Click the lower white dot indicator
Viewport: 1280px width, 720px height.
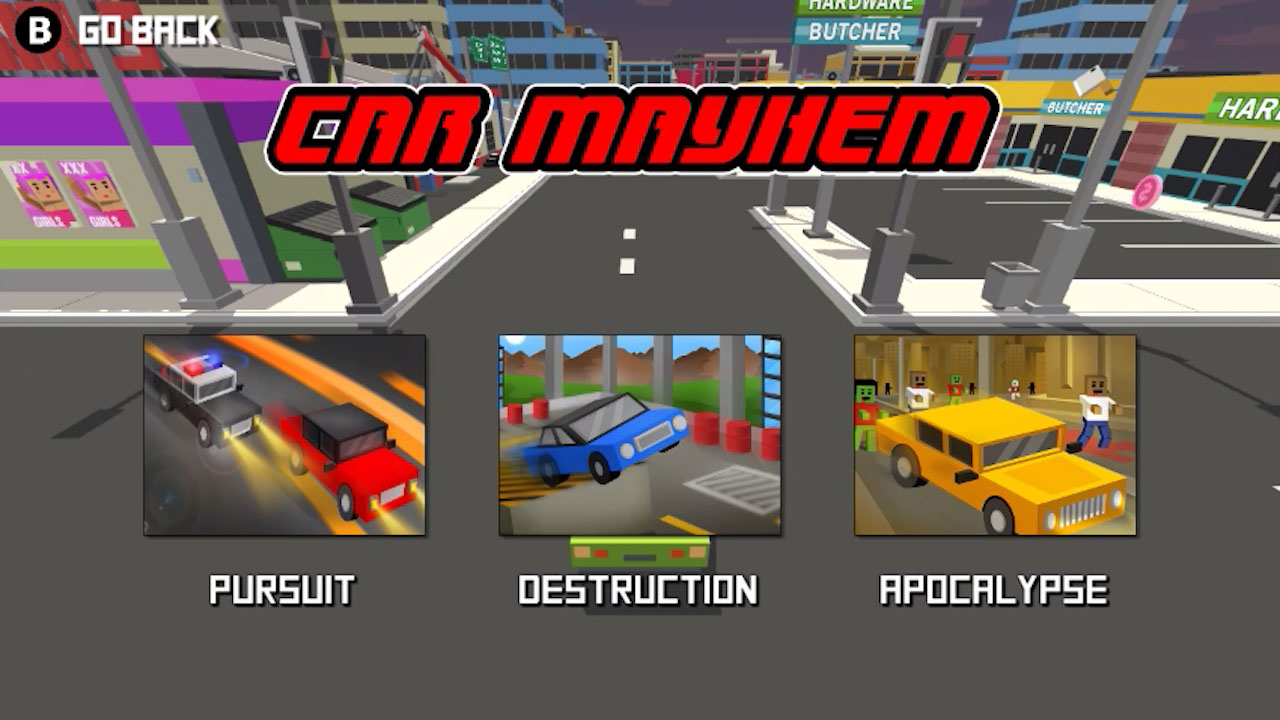point(626,265)
